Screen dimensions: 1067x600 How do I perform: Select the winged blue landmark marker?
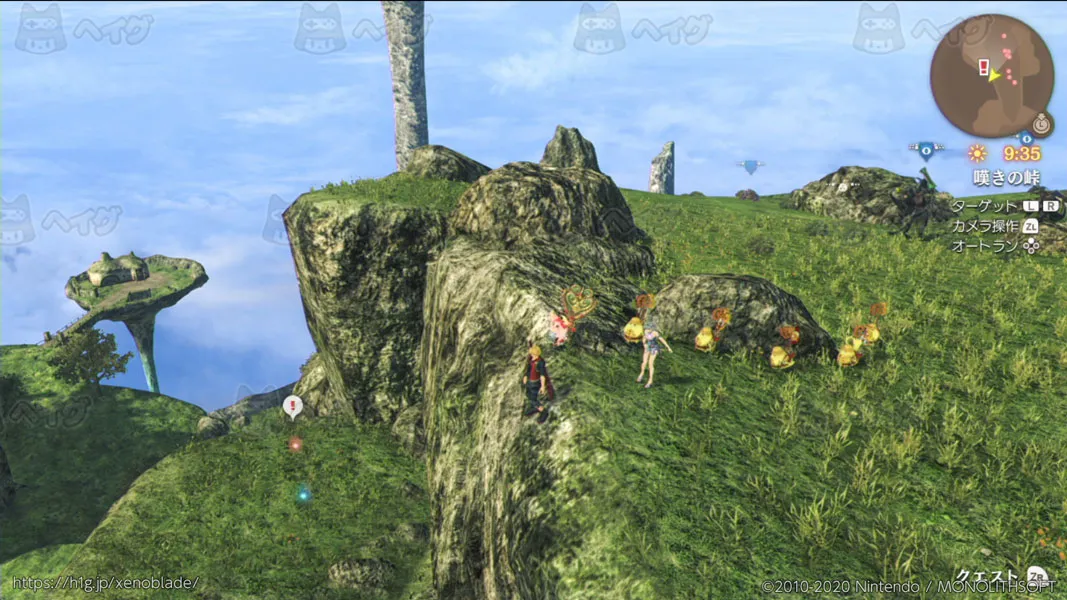click(926, 151)
